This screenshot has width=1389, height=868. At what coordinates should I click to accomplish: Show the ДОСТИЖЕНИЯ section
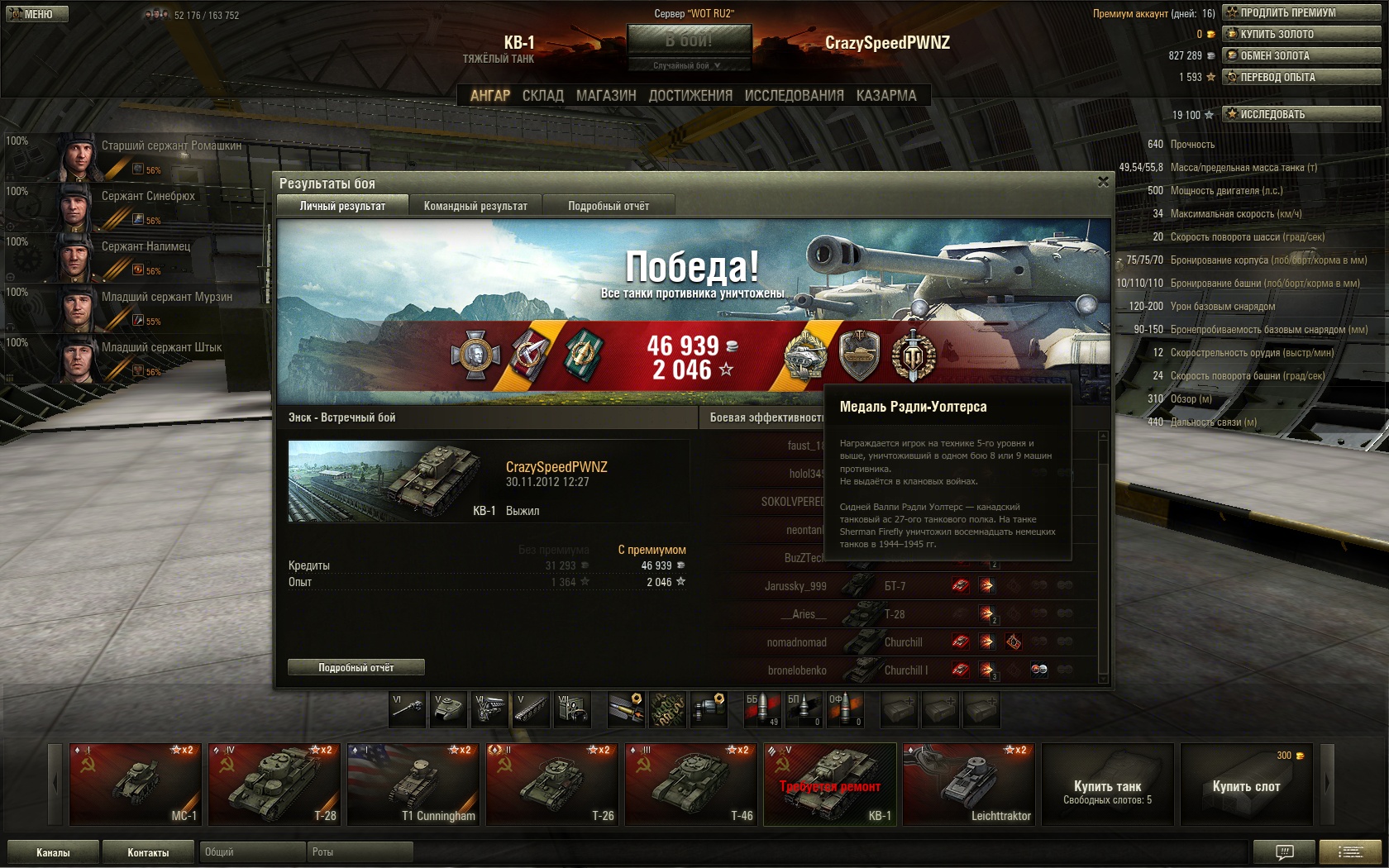click(690, 96)
